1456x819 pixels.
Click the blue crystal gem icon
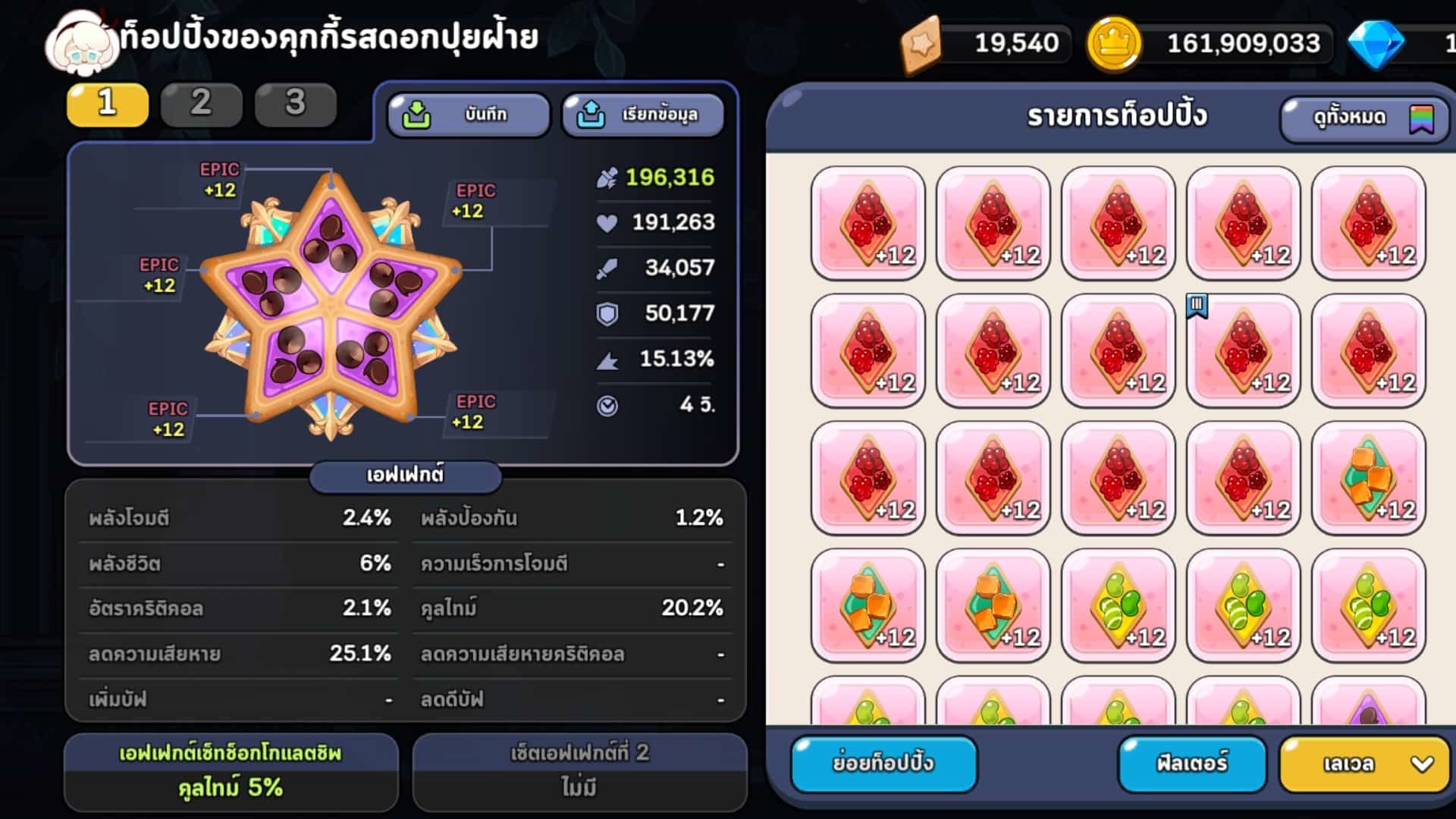click(1376, 43)
